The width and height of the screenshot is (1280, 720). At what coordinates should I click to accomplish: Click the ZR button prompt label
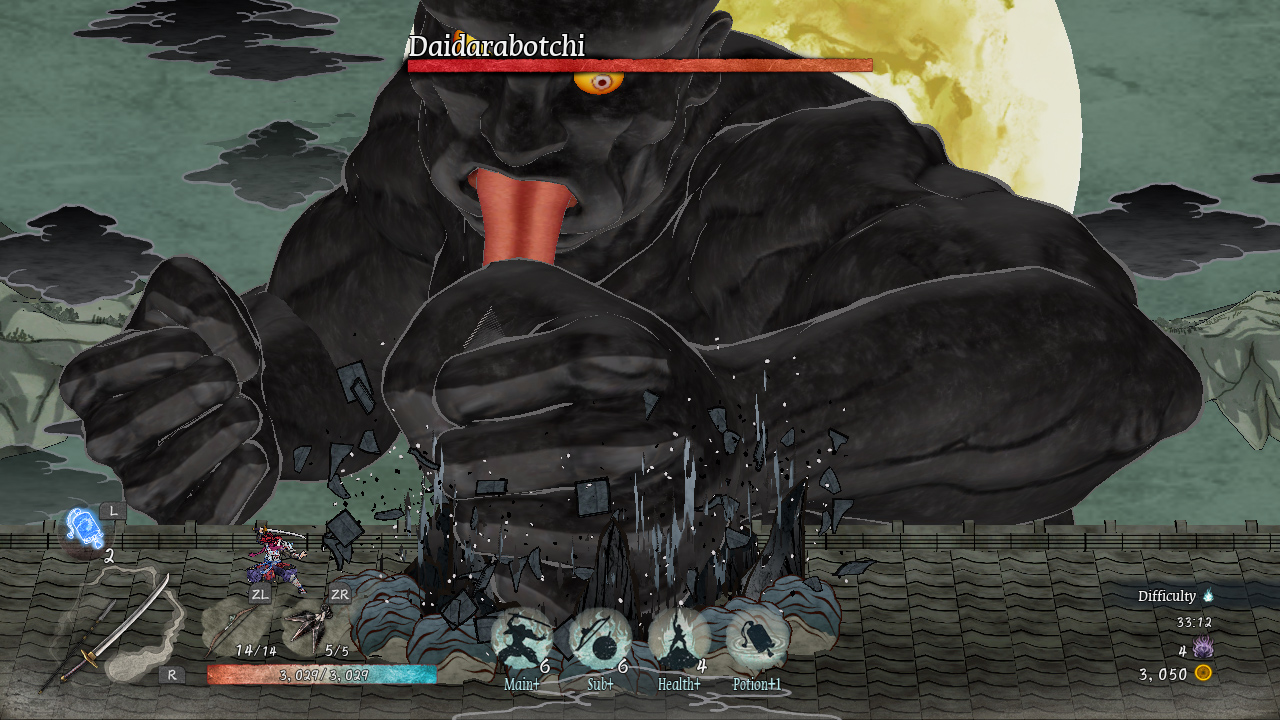pos(338,593)
